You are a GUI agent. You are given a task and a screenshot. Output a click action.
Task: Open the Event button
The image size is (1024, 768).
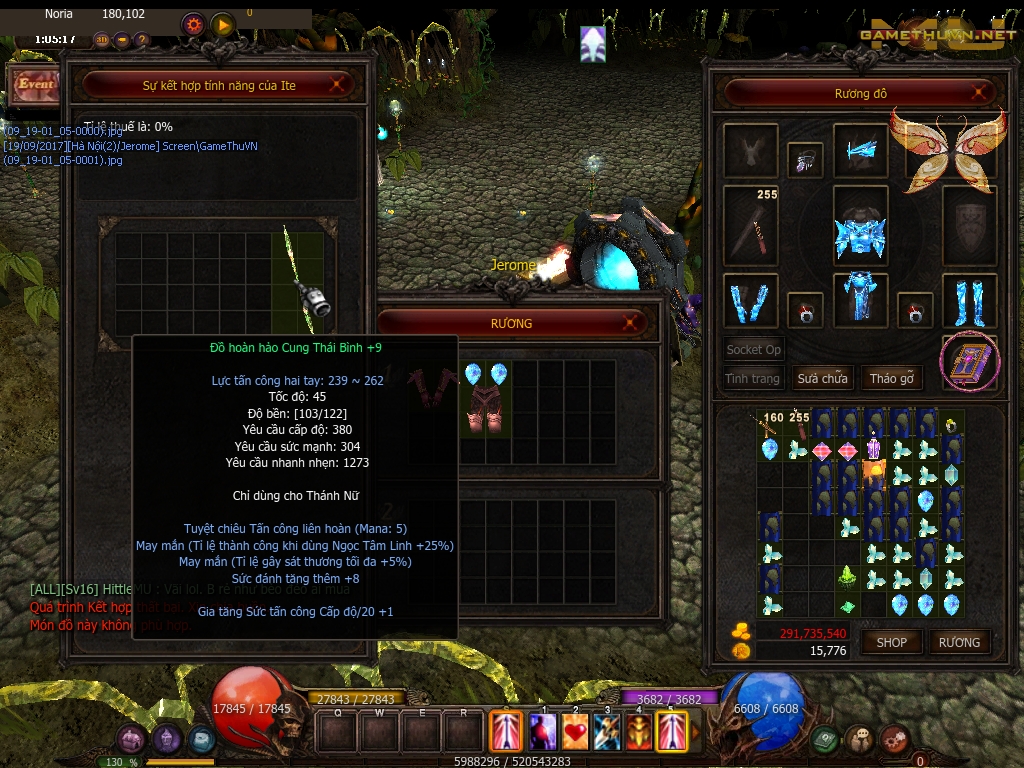[x=34, y=85]
